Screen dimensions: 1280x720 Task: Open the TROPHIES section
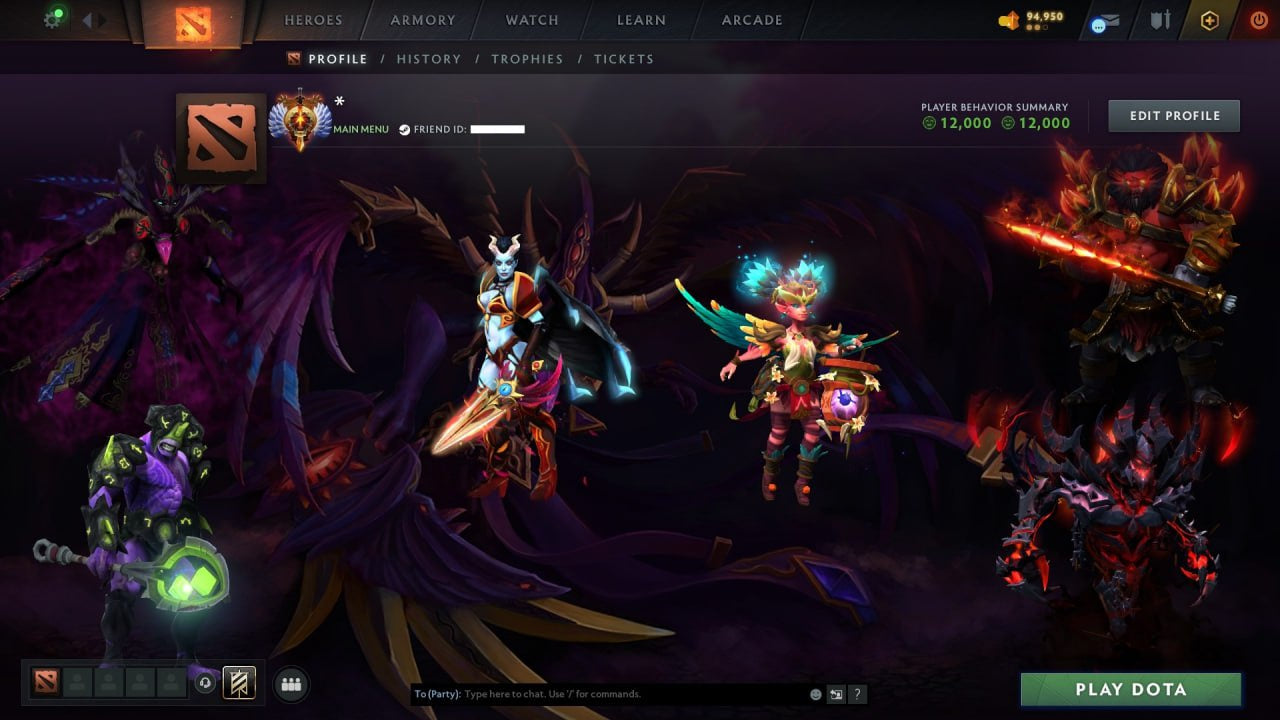point(527,59)
